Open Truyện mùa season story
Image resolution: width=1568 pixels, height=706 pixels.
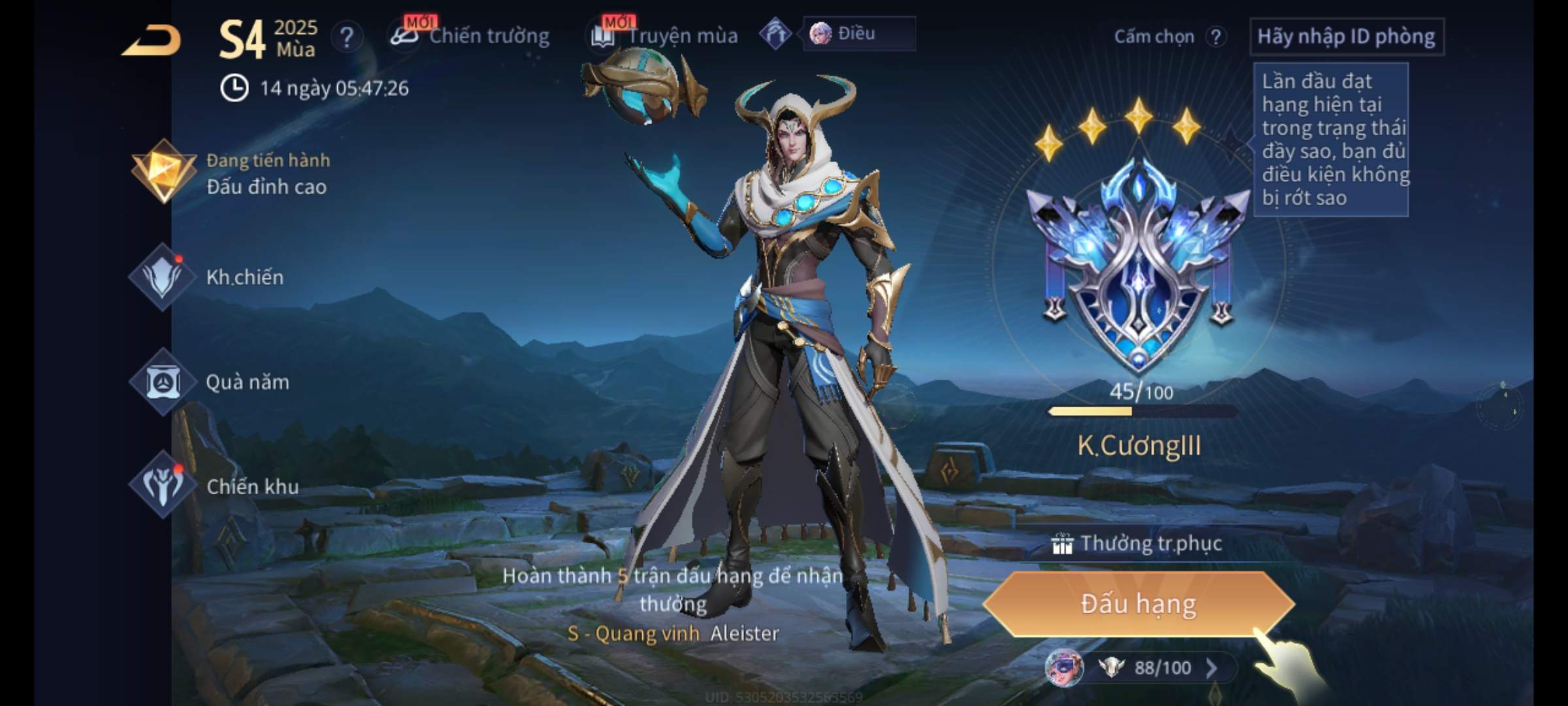[666, 36]
